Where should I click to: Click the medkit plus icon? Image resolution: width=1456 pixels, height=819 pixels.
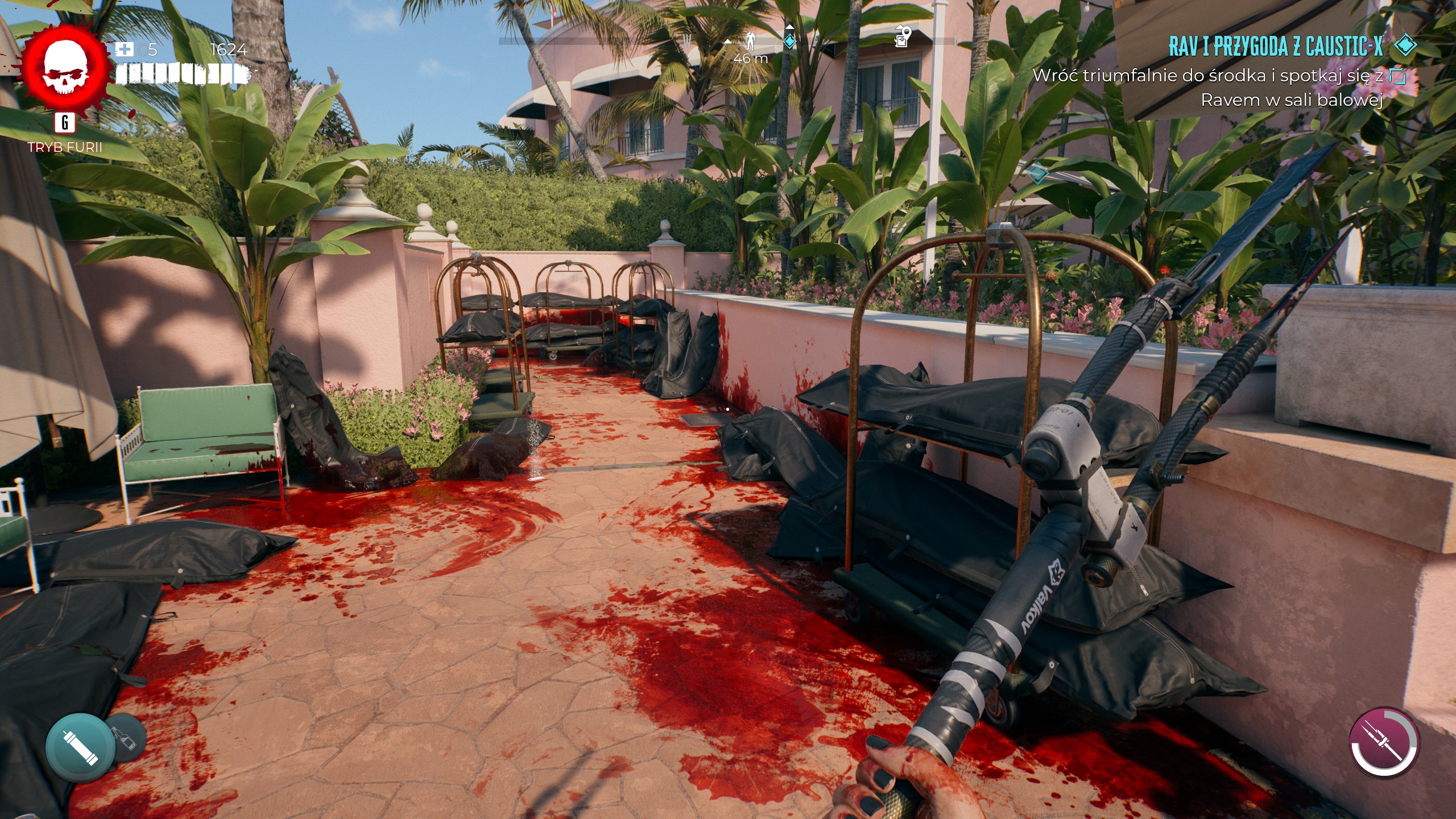[125, 49]
